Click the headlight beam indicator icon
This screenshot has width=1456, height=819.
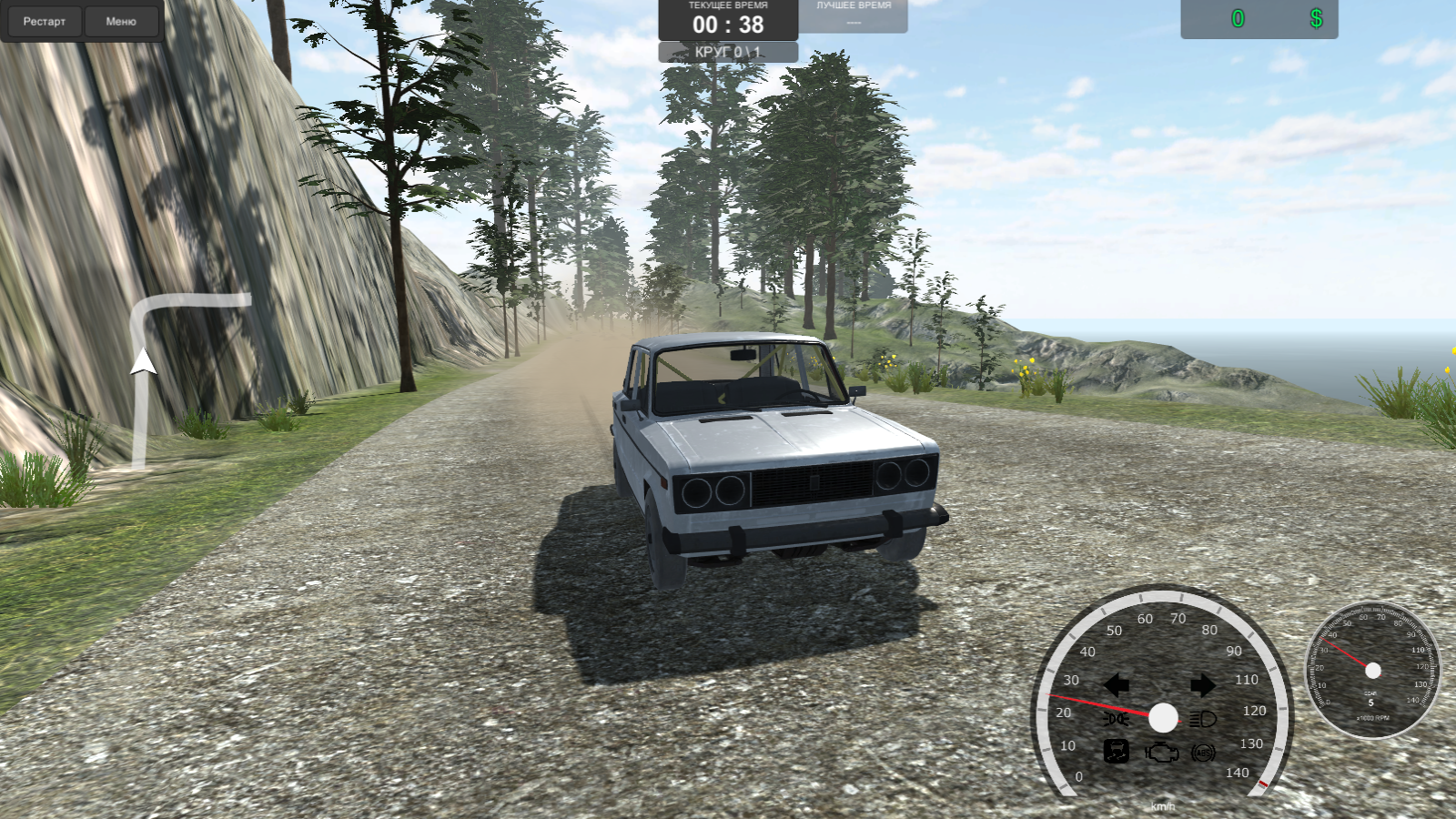click(1201, 718)
